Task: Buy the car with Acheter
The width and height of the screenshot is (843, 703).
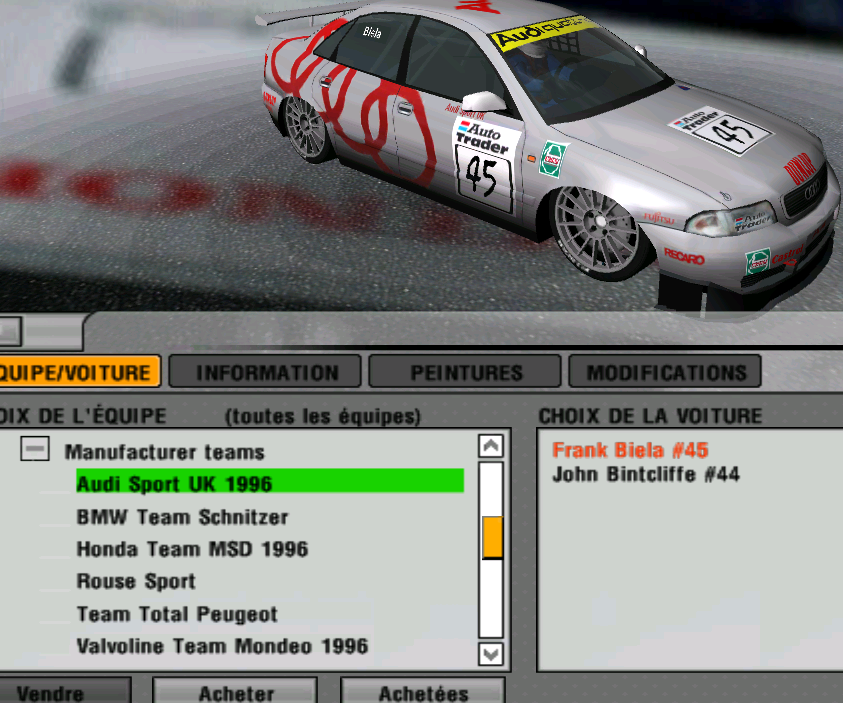Action: pyautogui.click(x=236, y=692)
